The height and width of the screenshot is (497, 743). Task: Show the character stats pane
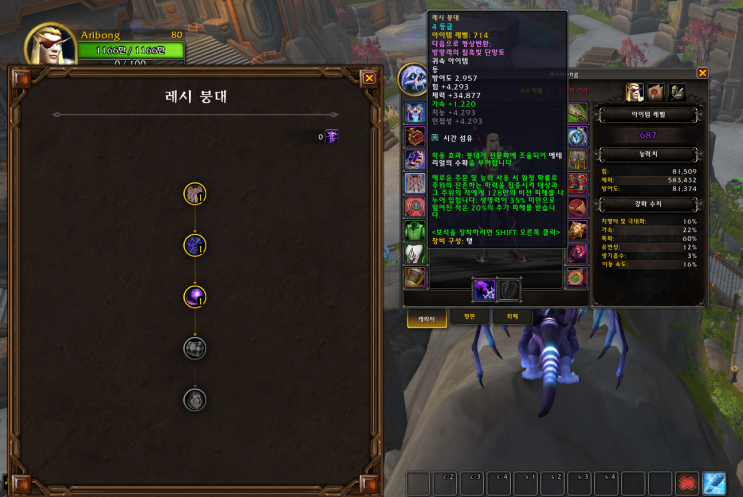tap(634, 92)
